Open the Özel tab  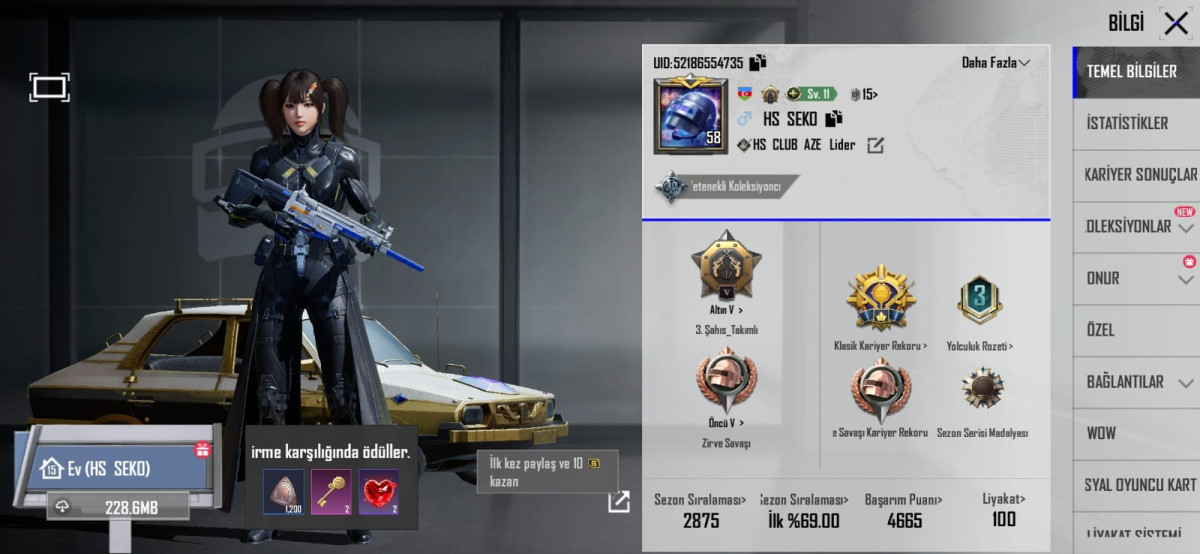point(1100,330)
